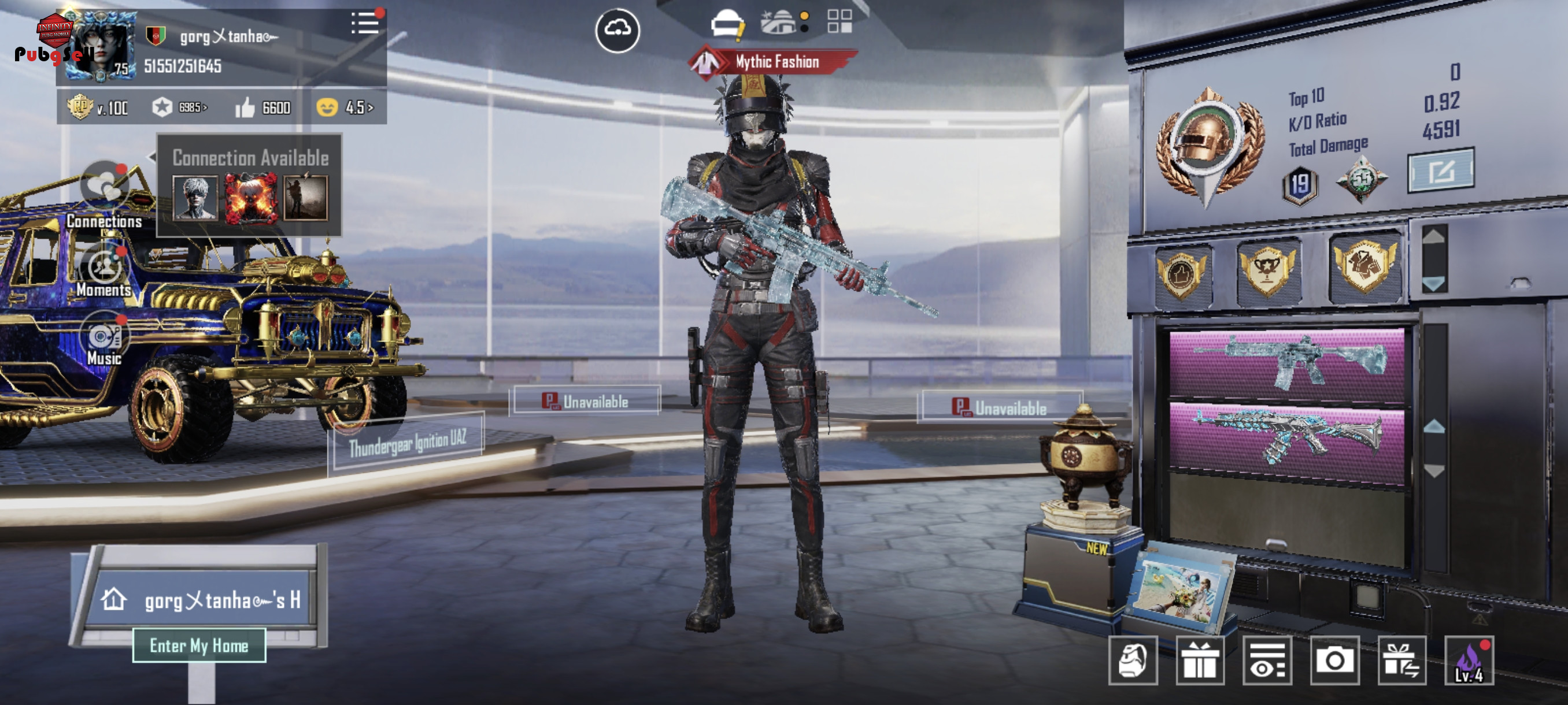The image size is (1568, 705).
Task: Click the cloud icon at the top
Action: [x=617, y=29]
